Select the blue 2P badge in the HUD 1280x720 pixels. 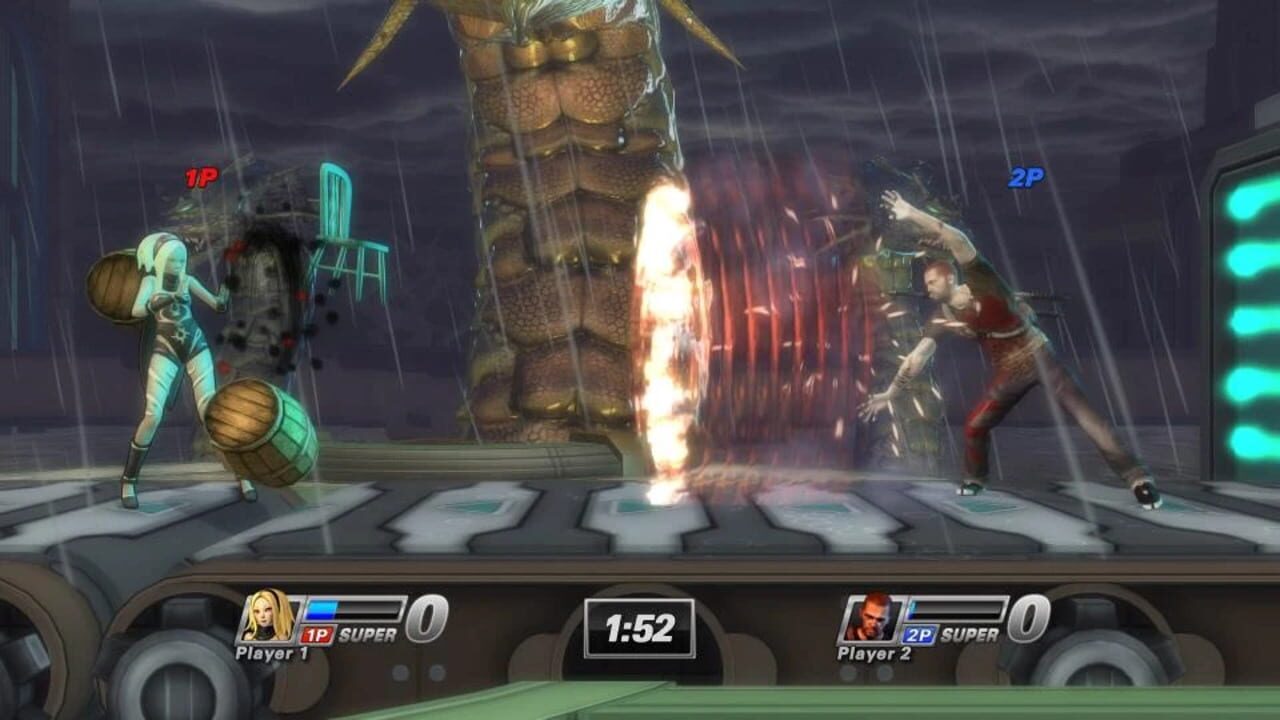click(918, 634)
